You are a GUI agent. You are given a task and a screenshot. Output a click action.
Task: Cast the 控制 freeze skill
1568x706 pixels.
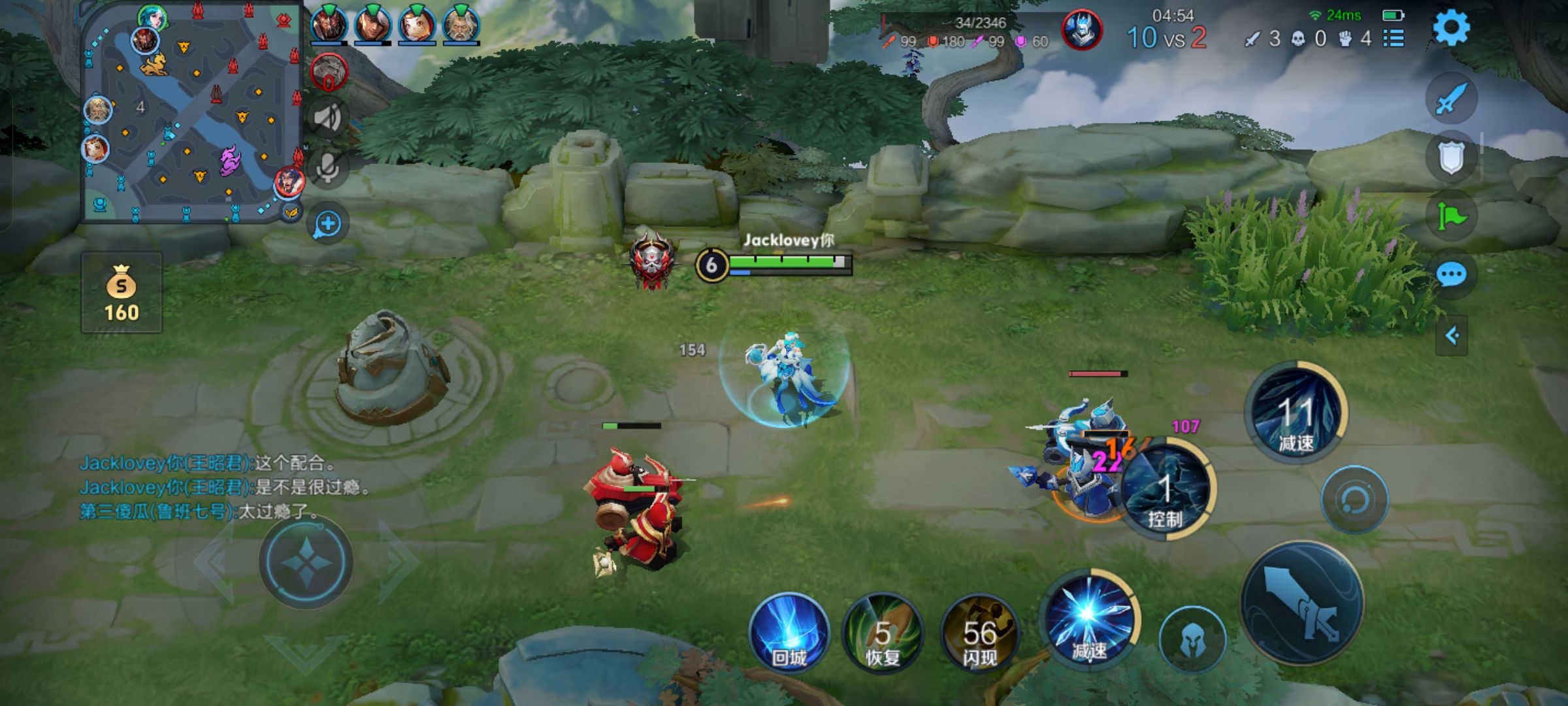point(1167,492)
